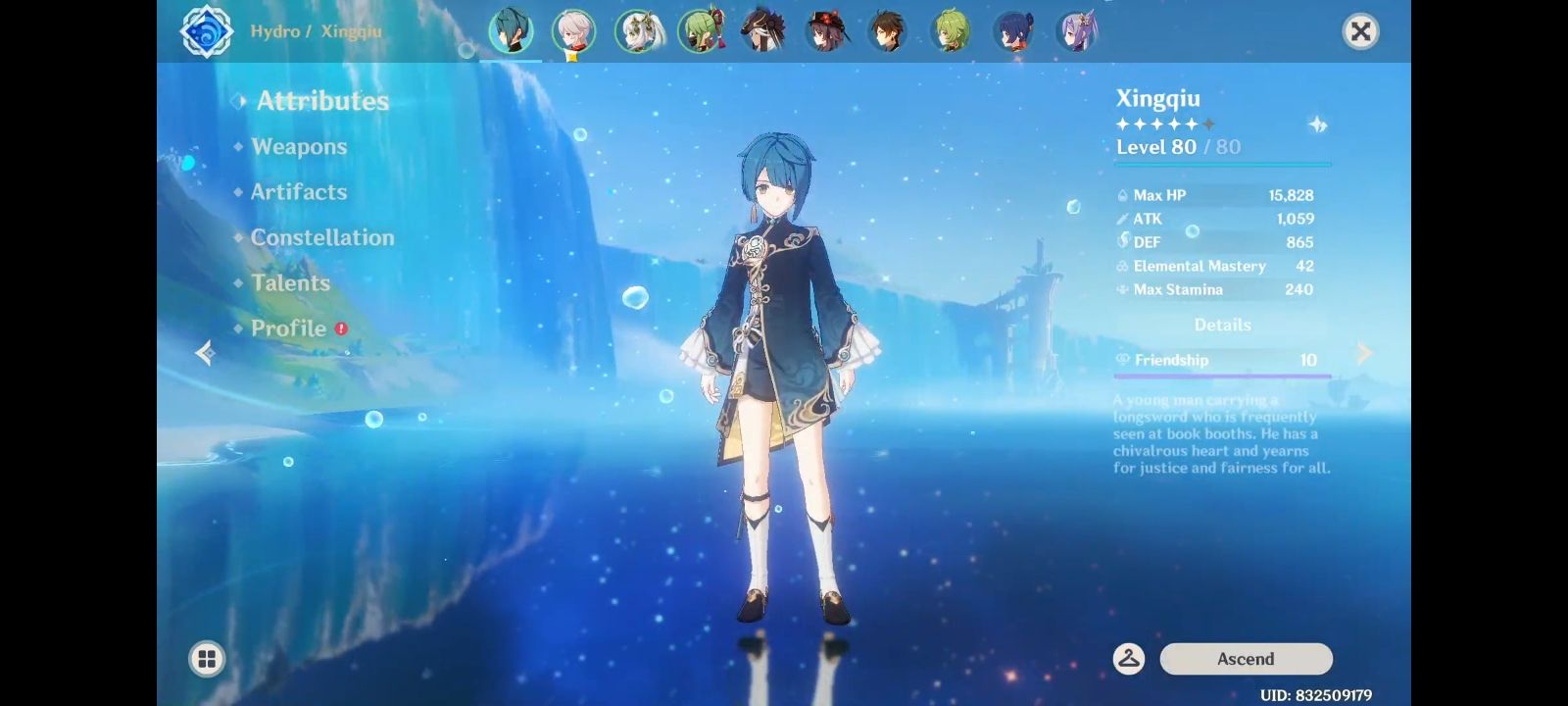The height and width of the screenshot is (706, 1568).
Task: Open the Profile with notification badge
Action: 289,328
